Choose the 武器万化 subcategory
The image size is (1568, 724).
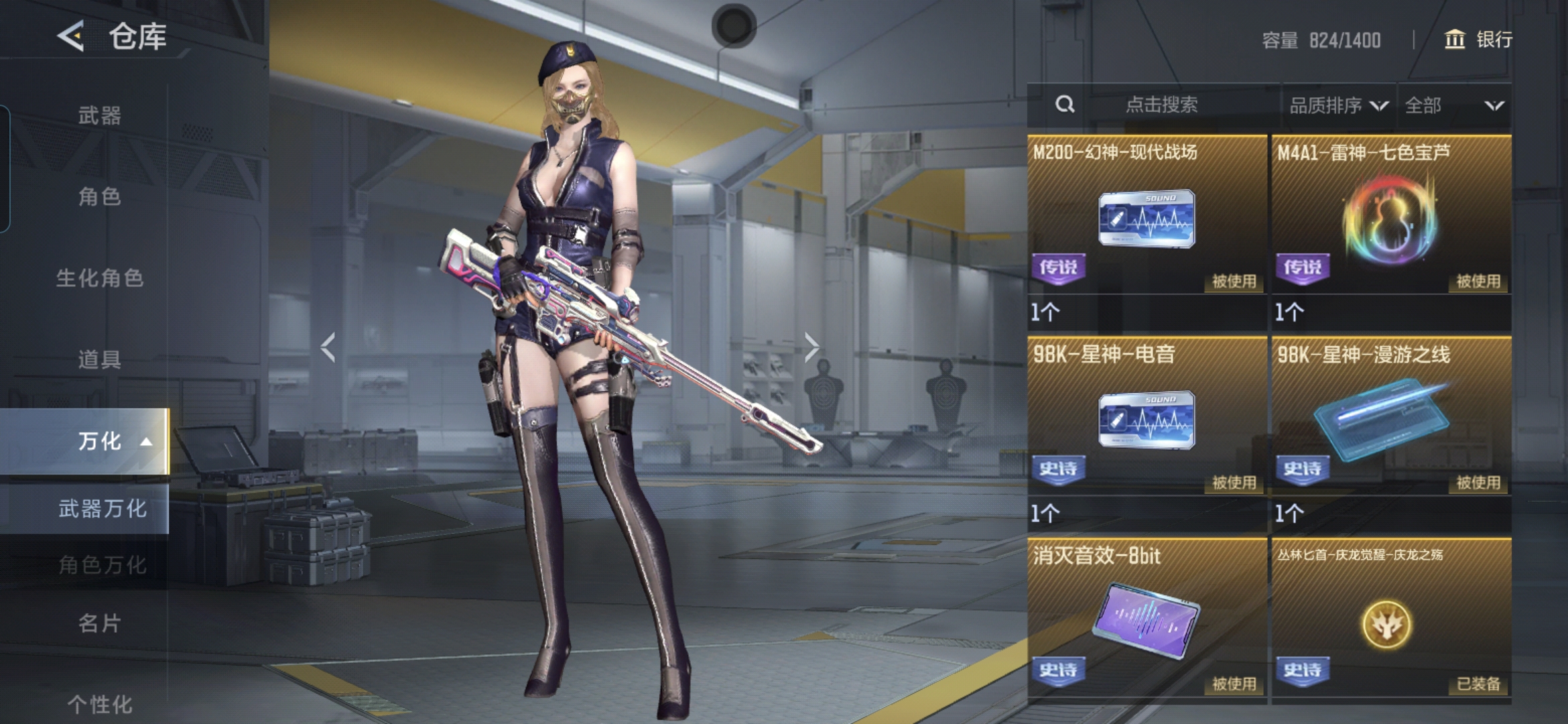[102, 509]
